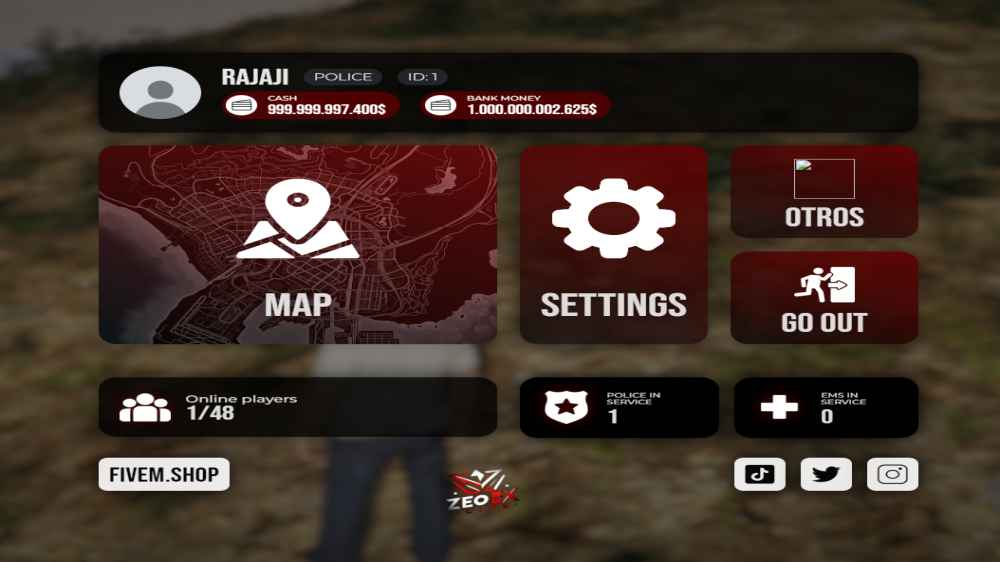1000x562 pixels.
Task: Click the FIVEM.SHOP link button
Action: [x=164, y=474]
